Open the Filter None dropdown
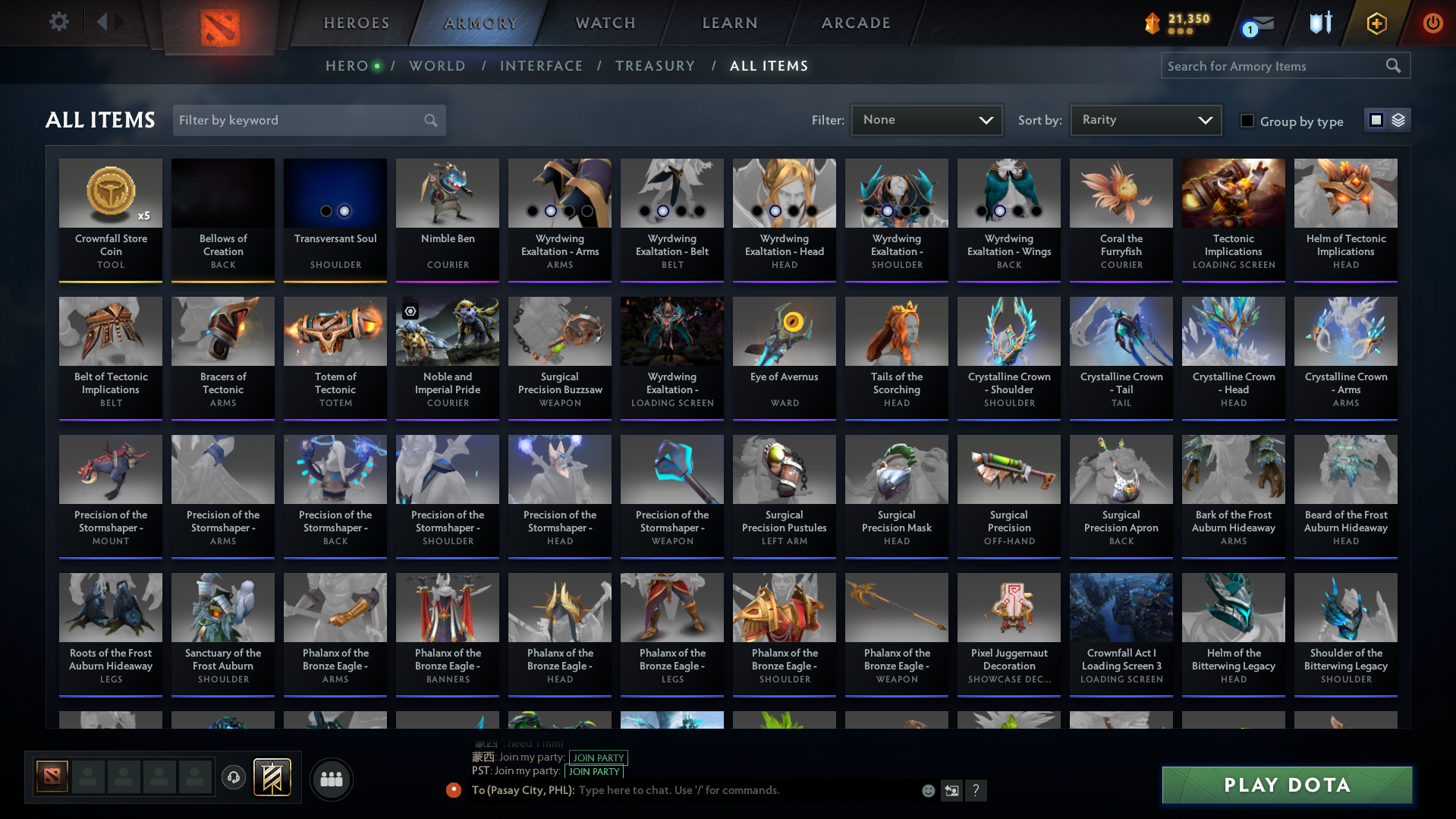 pyautogui.click(x=926, y=119)
